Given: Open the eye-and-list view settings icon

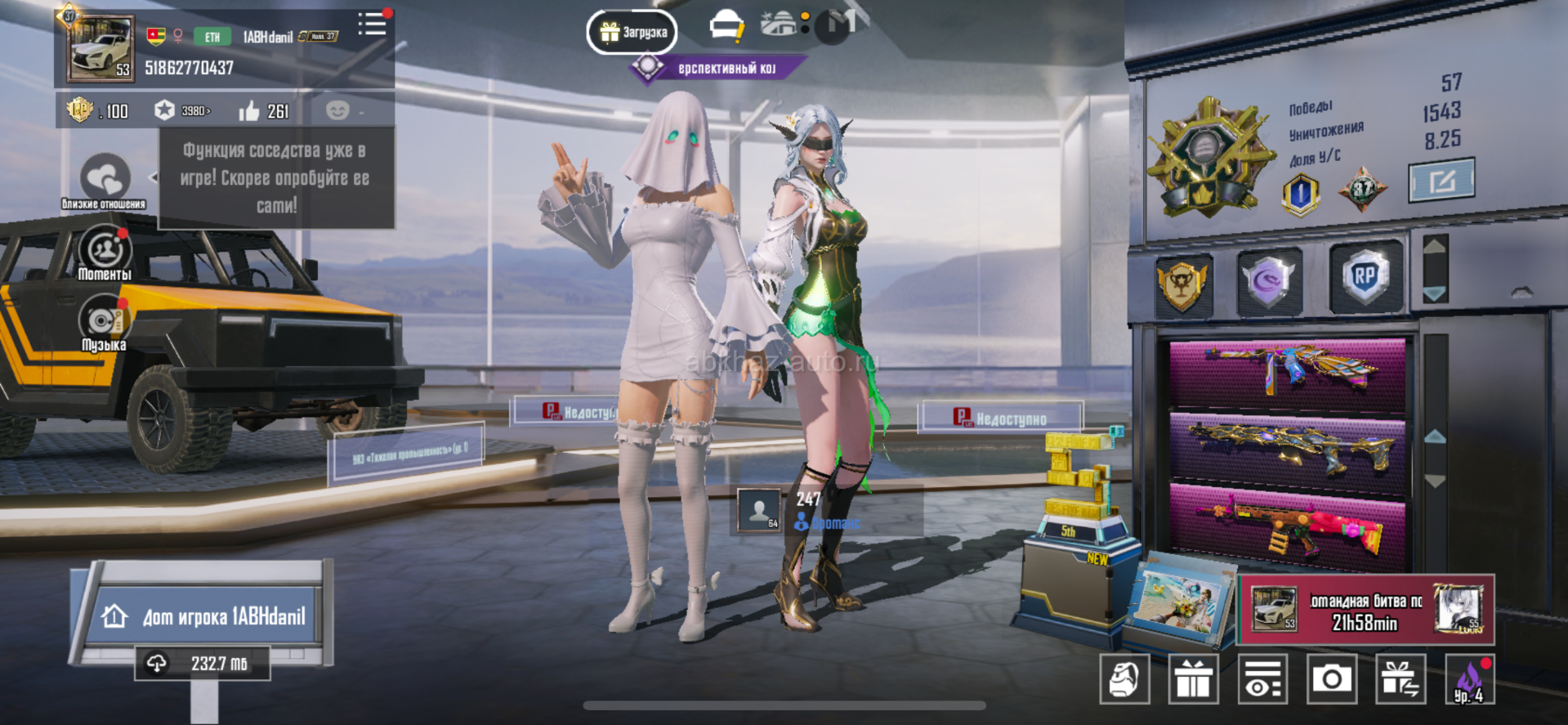Looking at the screenshot, I should click(x=1262, y=678).
